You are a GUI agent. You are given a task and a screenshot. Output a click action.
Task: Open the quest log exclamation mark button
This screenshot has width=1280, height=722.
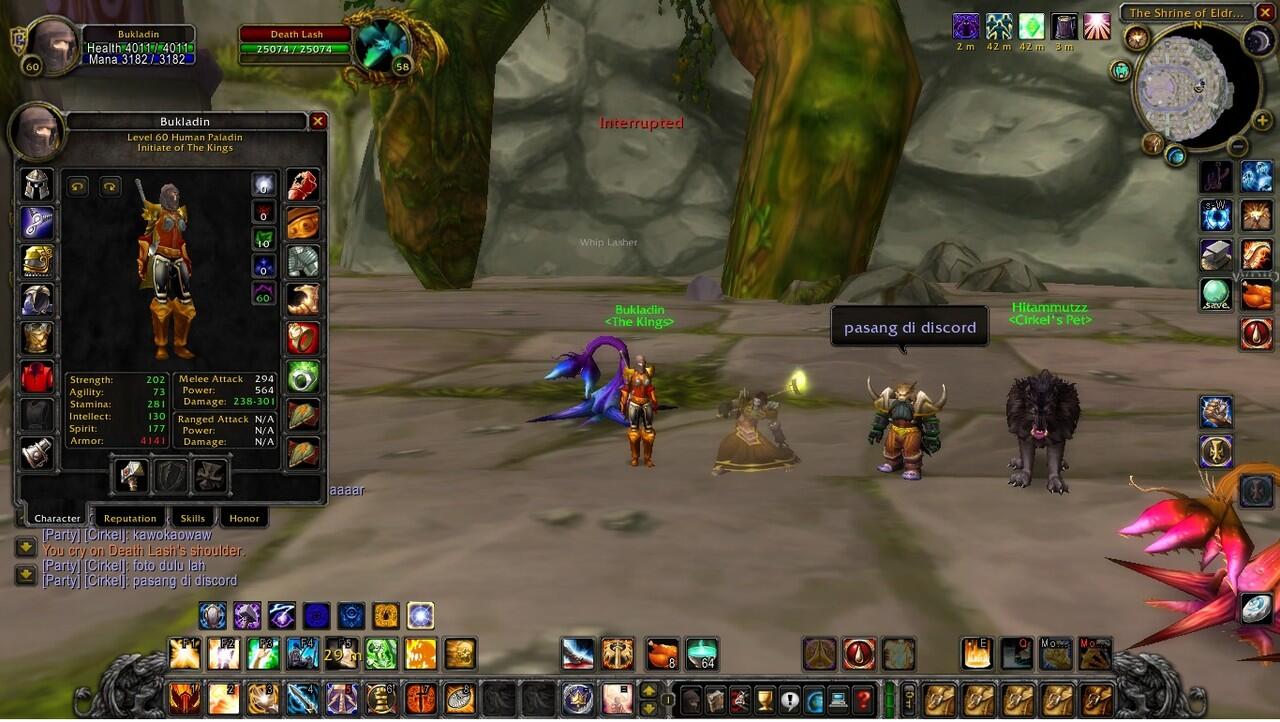coord(790,699)
